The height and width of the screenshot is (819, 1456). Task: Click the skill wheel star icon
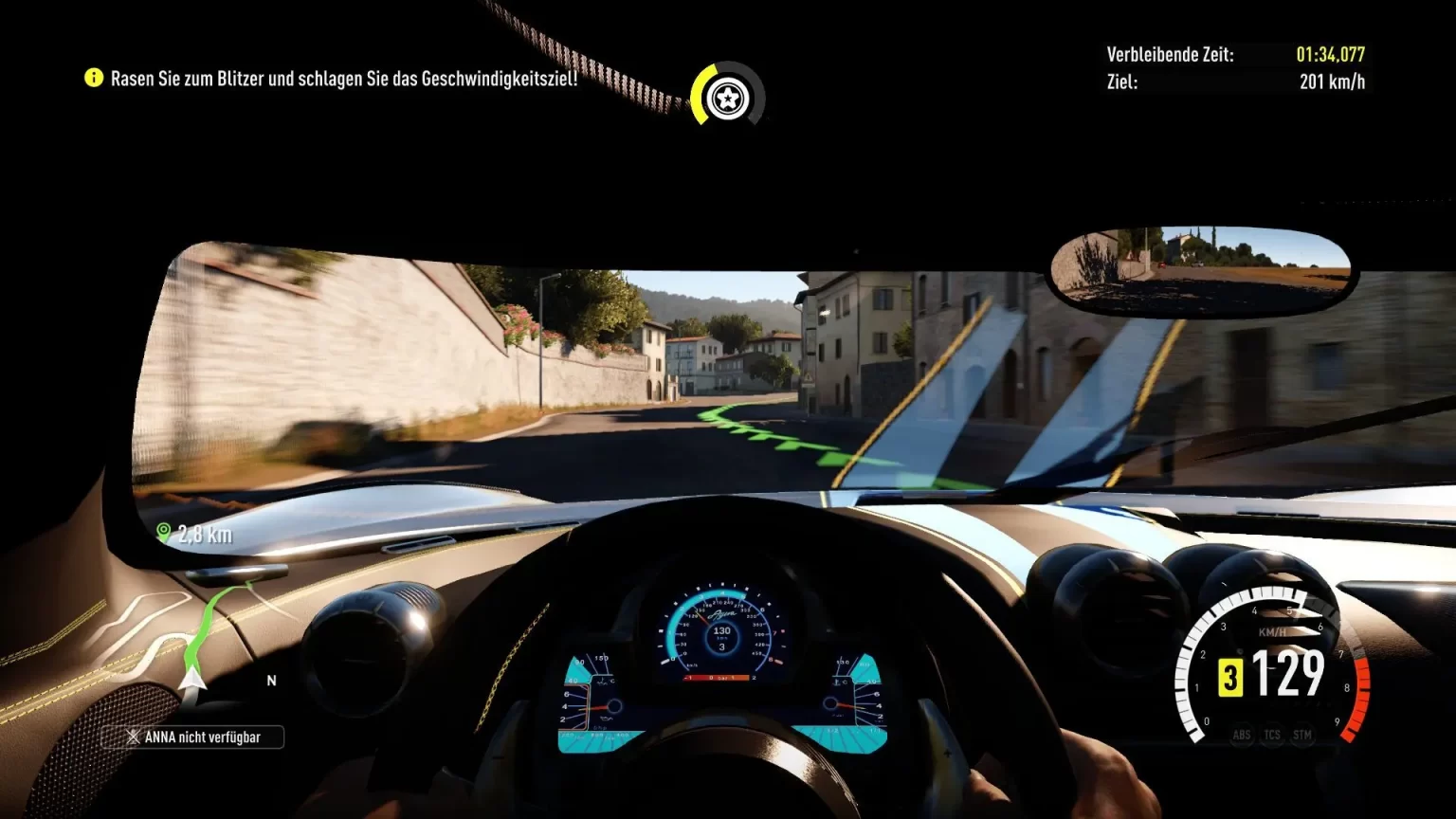(x=727, y=95)
